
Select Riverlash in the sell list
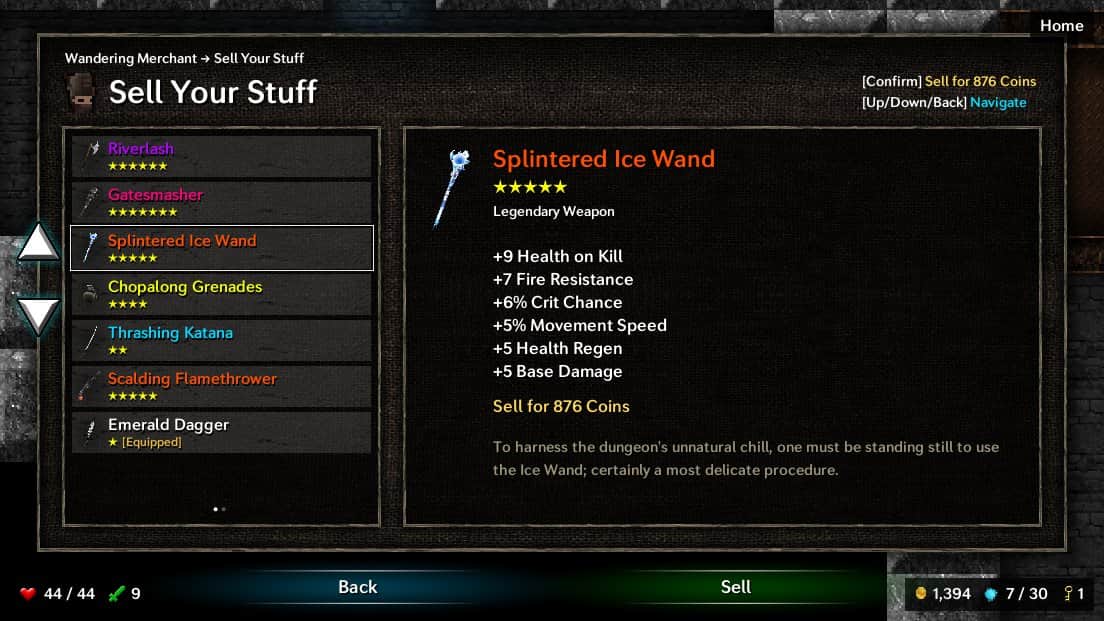pos(221,157)
